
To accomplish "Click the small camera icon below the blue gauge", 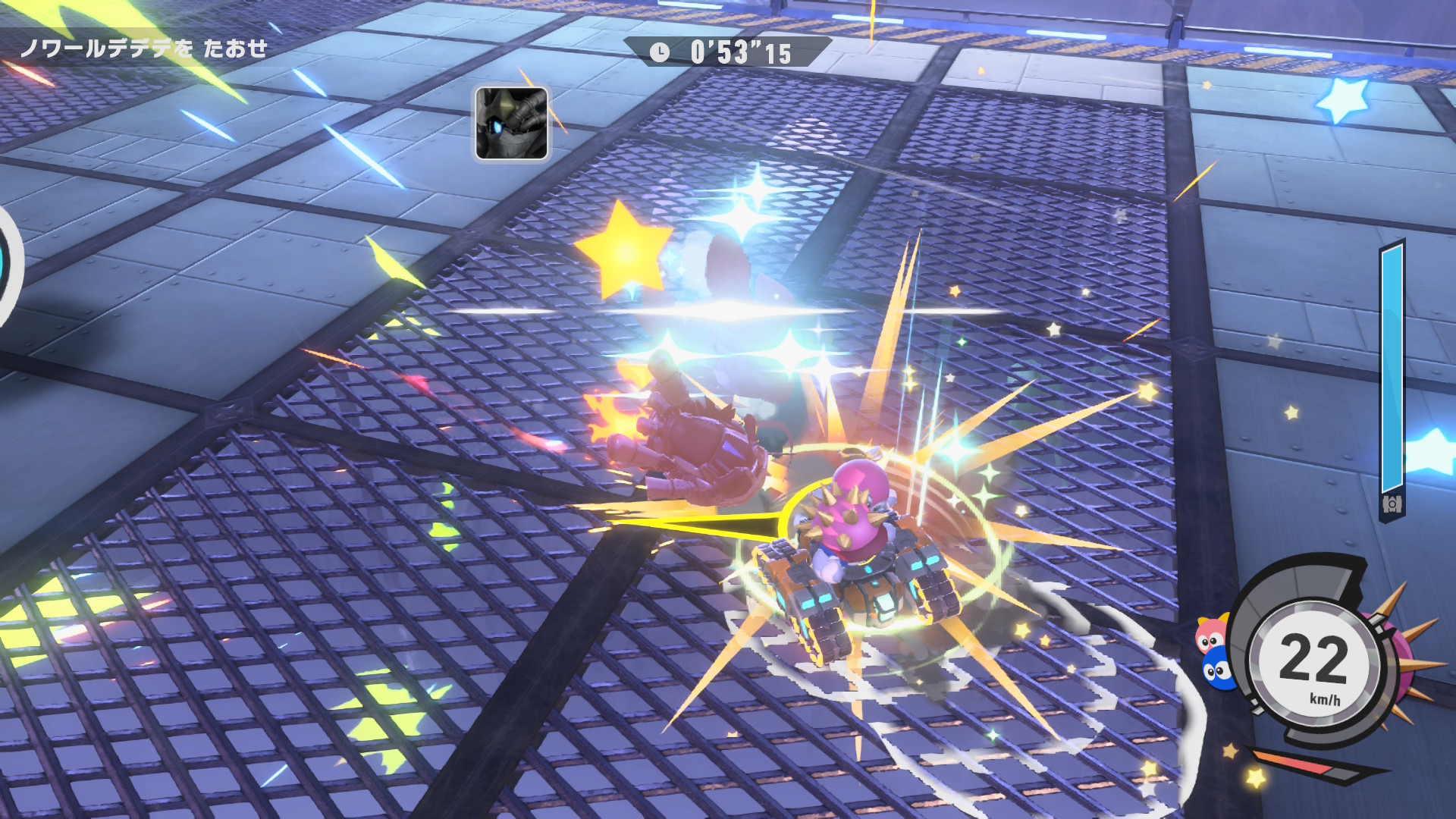I will click(x=1392, y=504).
